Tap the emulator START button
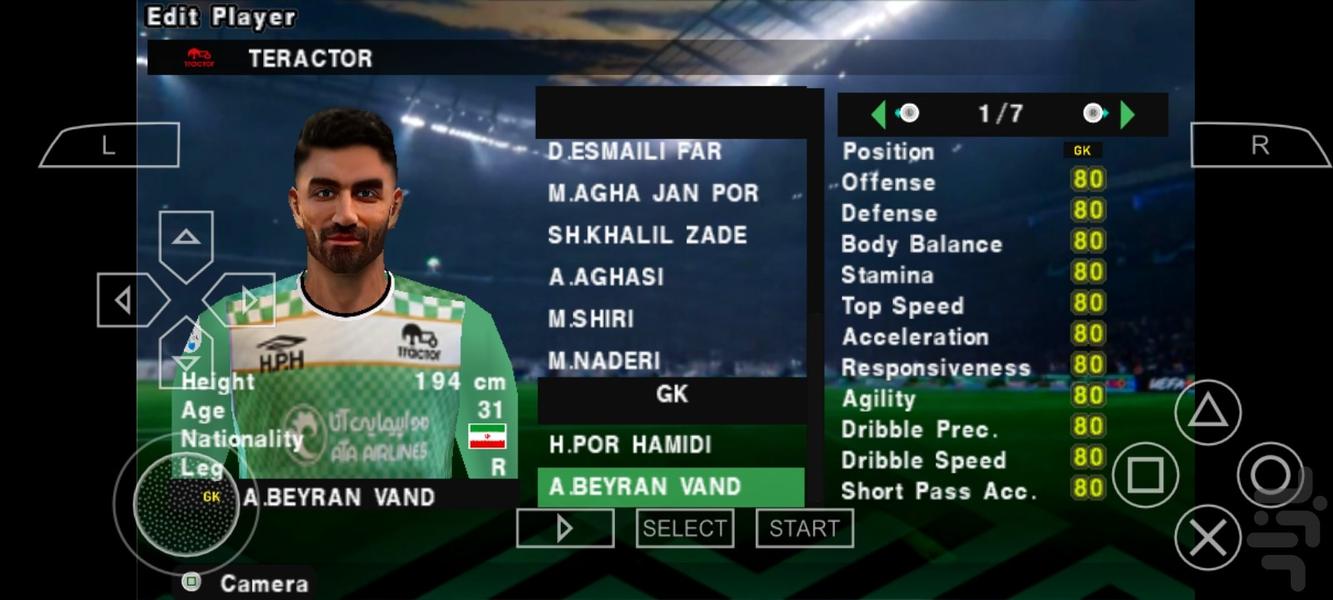Screen dimensions: 1333x600 click(804, 528)
